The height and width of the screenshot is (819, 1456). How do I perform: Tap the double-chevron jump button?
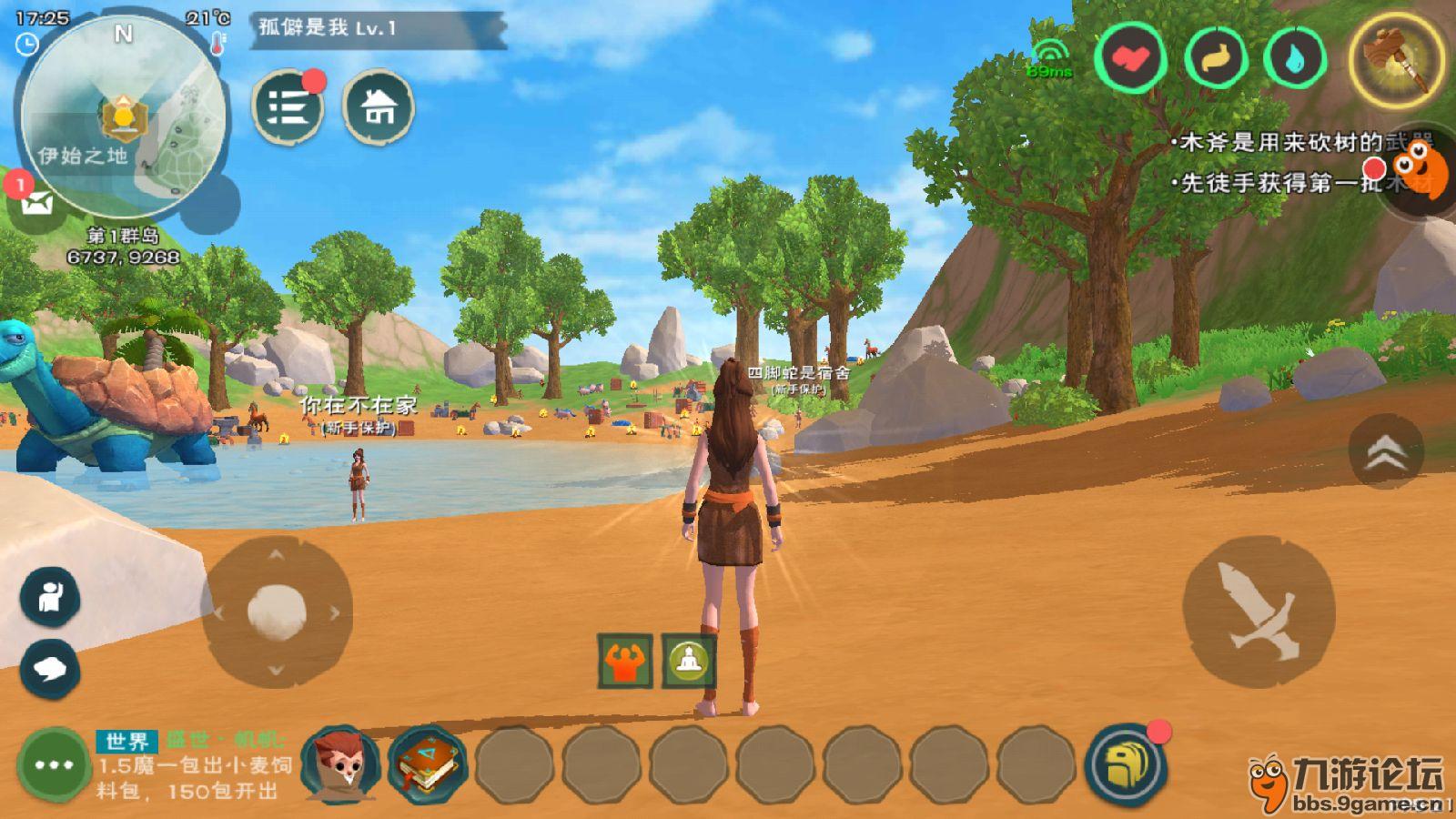tap(1385, 452)
